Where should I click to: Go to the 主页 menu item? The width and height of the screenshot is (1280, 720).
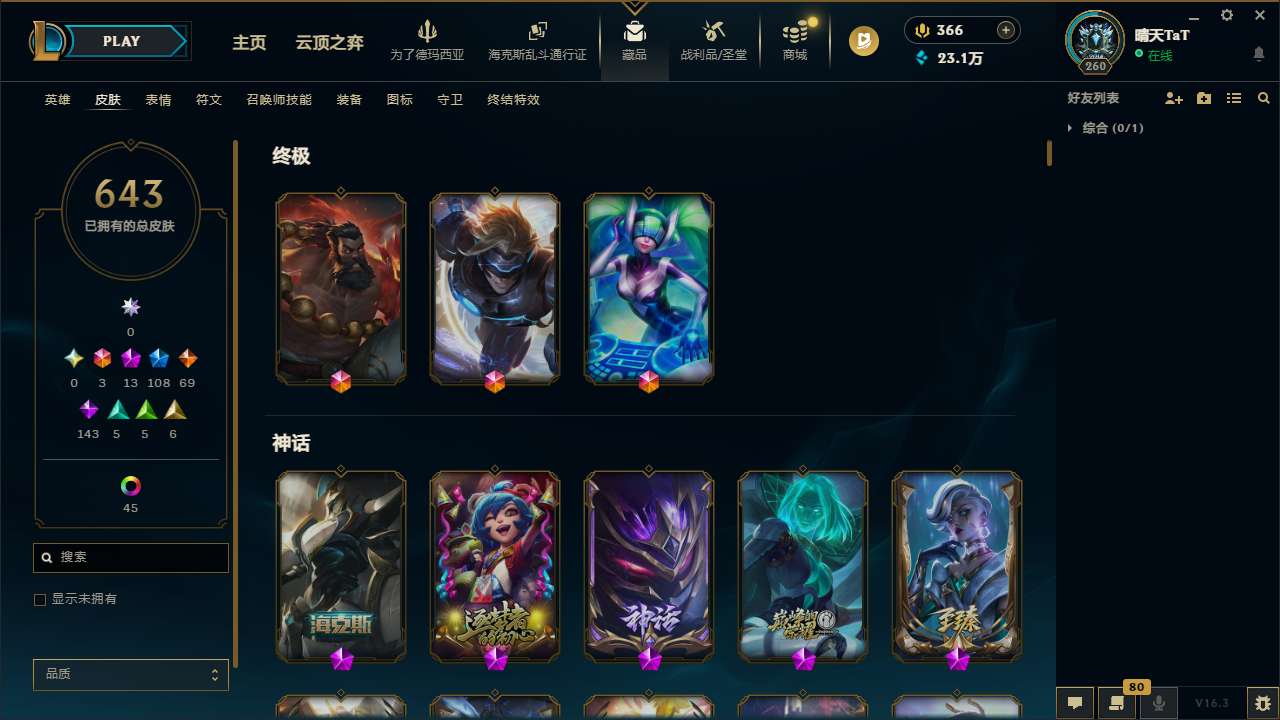248,43
